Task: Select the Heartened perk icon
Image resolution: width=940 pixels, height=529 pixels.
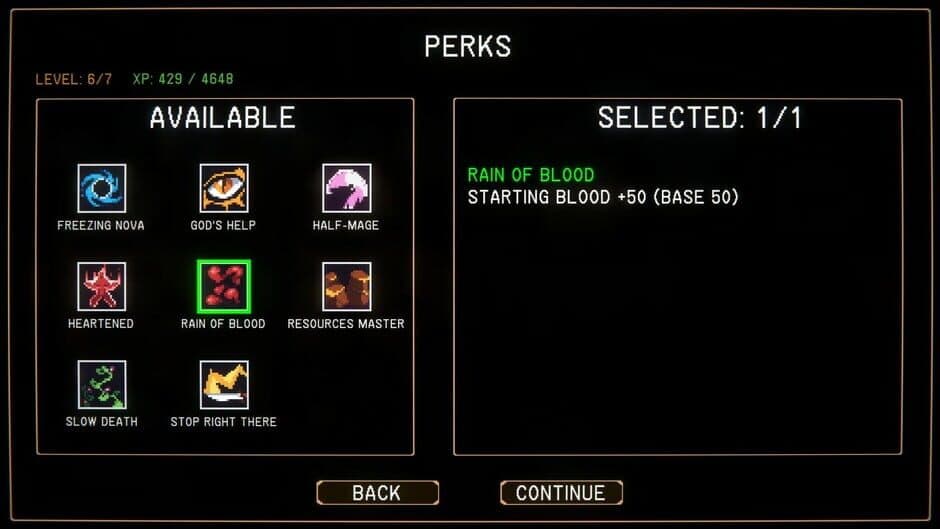Action: click(x=101, y=287)
